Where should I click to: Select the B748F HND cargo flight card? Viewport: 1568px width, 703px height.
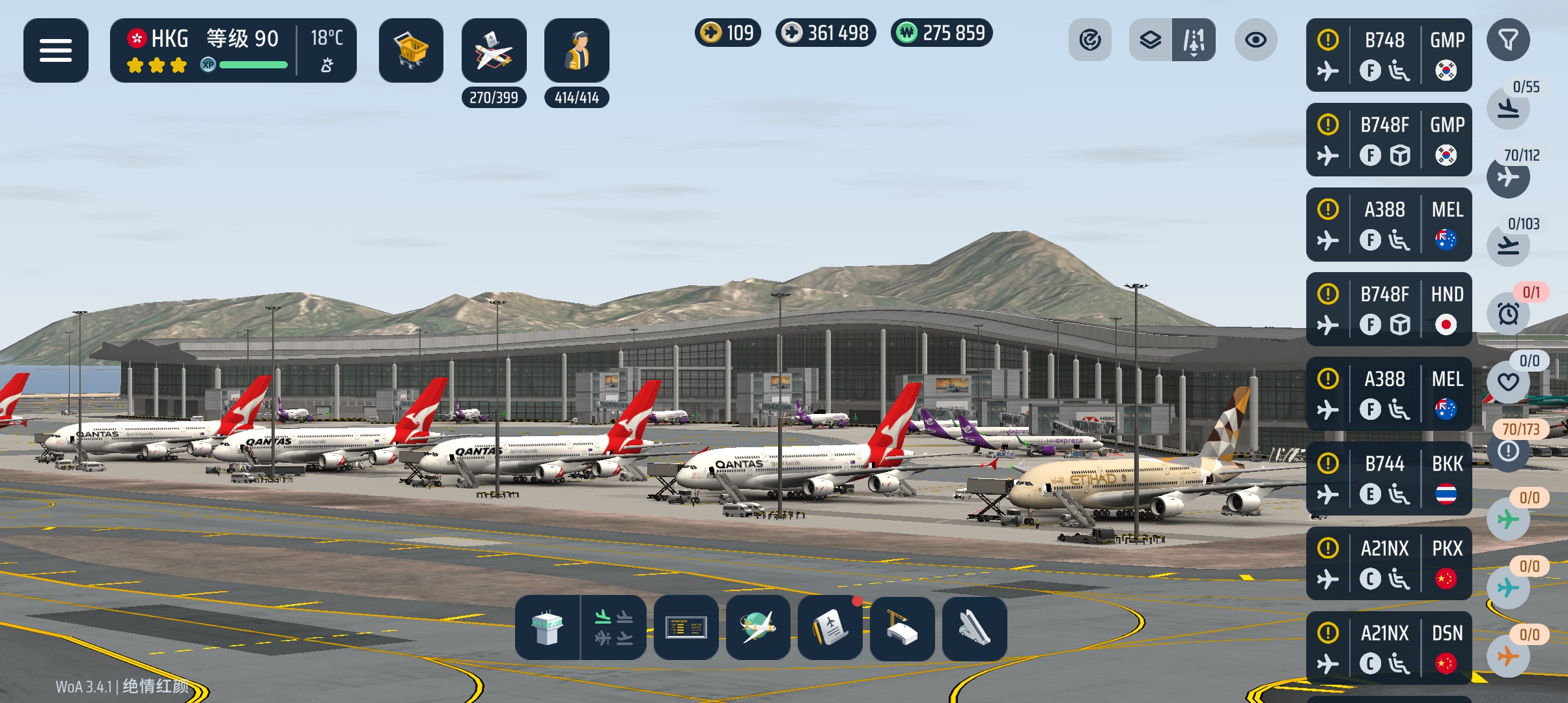point(1388,309)
